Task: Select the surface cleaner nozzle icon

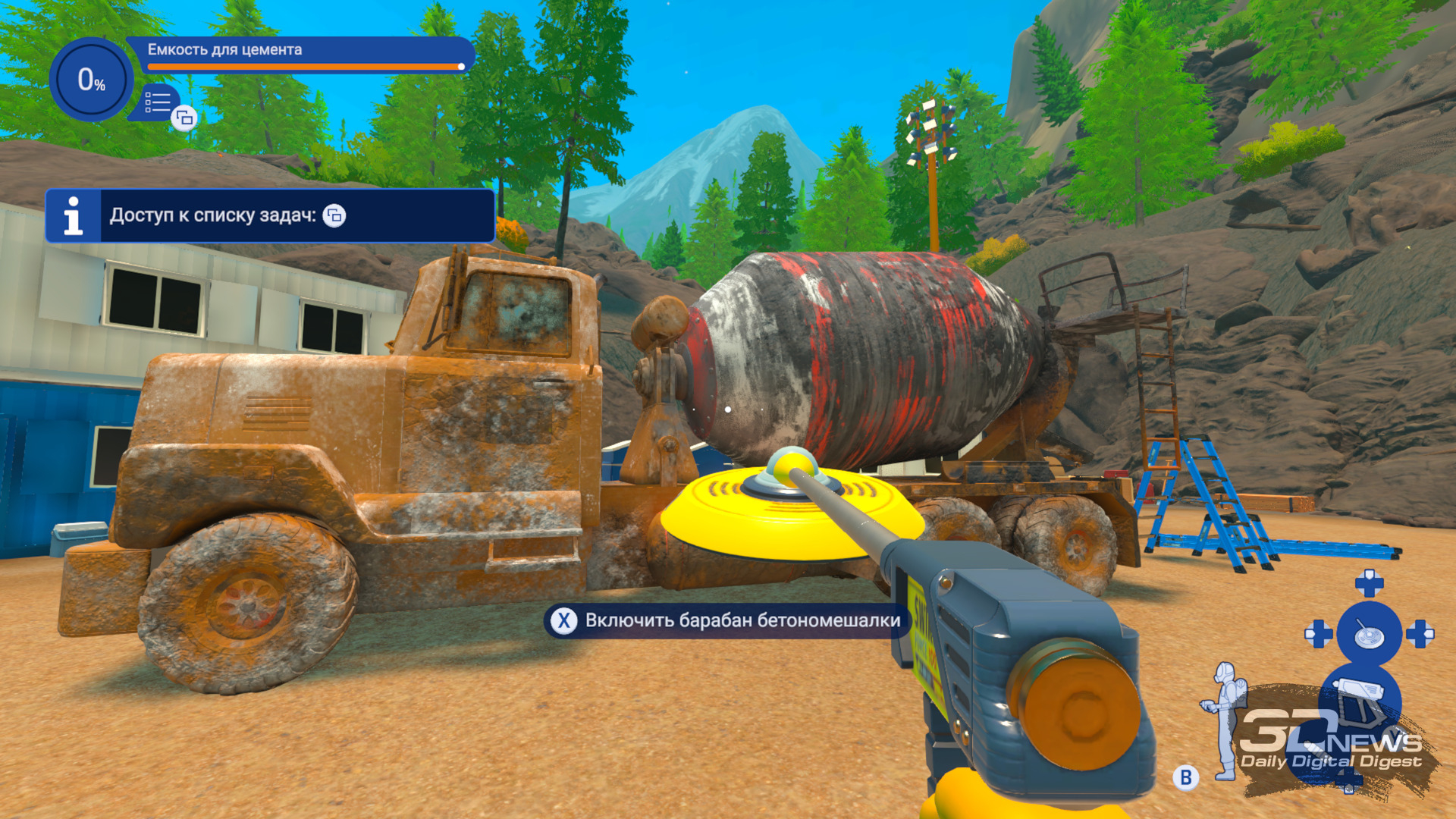Action: coord(1369,635)
